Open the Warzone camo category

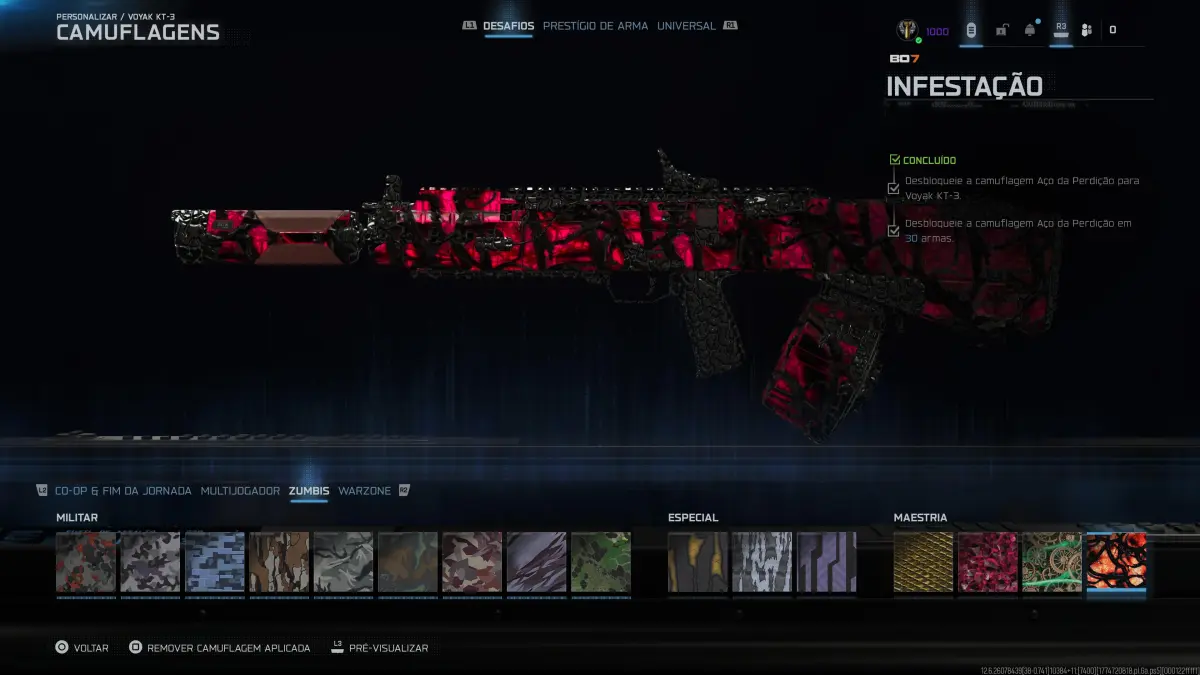click(x=364, y=491)
